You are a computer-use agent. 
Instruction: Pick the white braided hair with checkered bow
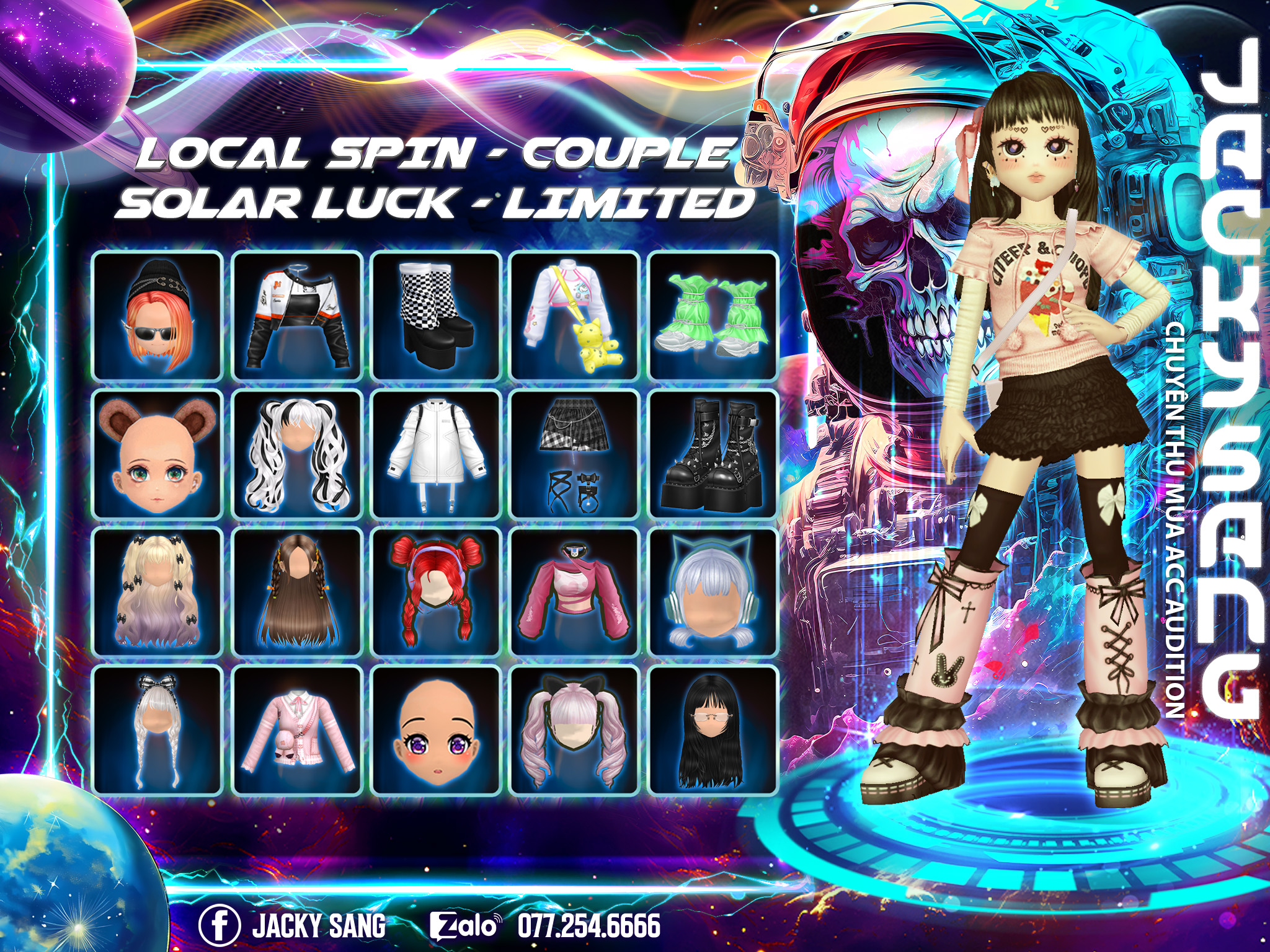point(157,731)
